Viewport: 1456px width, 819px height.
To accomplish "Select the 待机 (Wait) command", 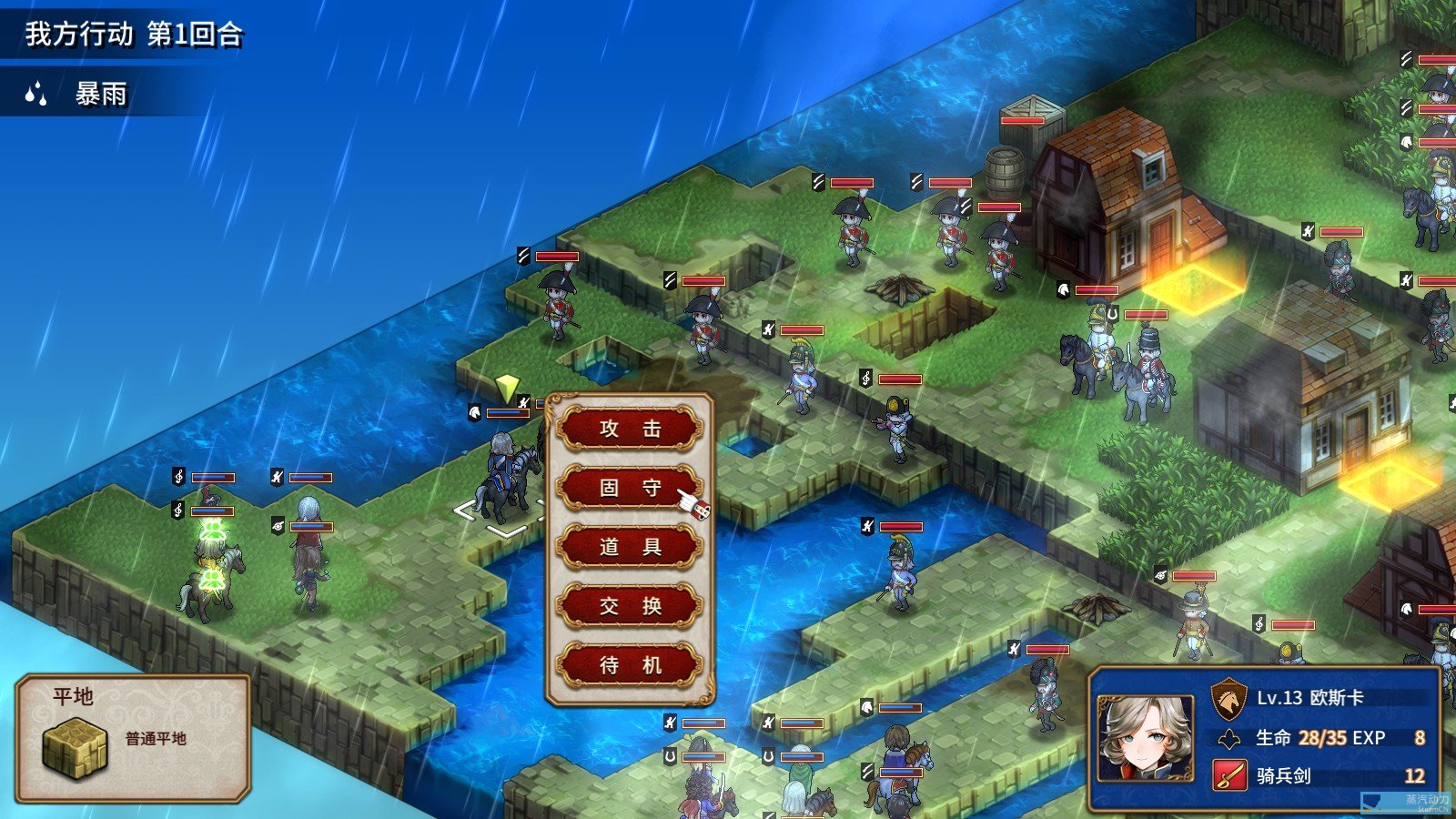I will (x=630, y=665).
